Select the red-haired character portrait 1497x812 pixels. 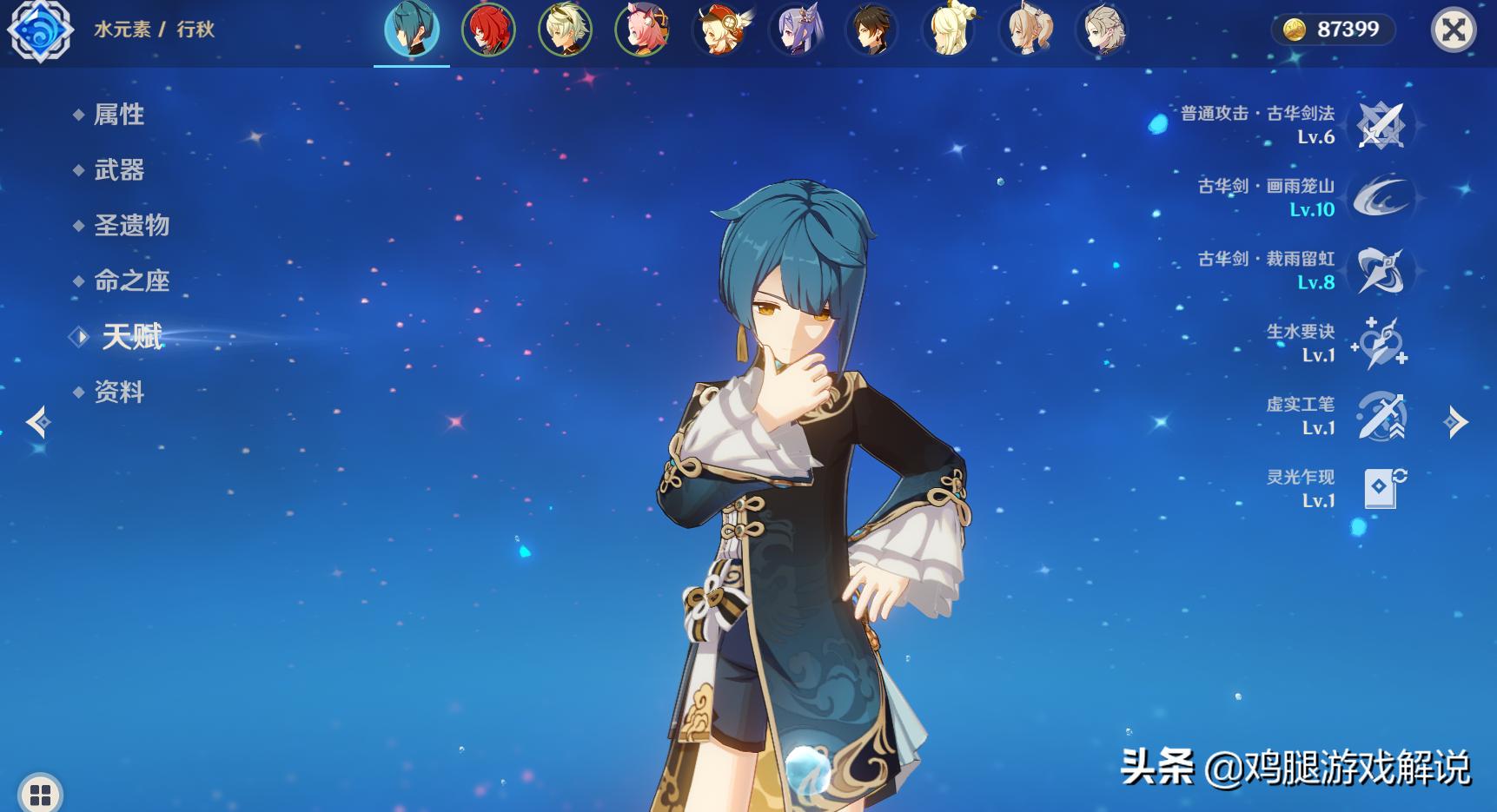click(x=488, y=30)
